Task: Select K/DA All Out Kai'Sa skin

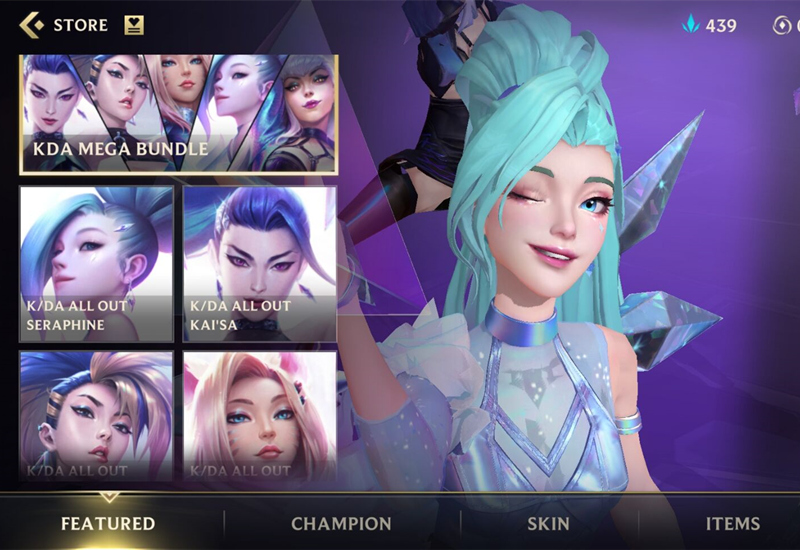Action: (x=260, y=263)
